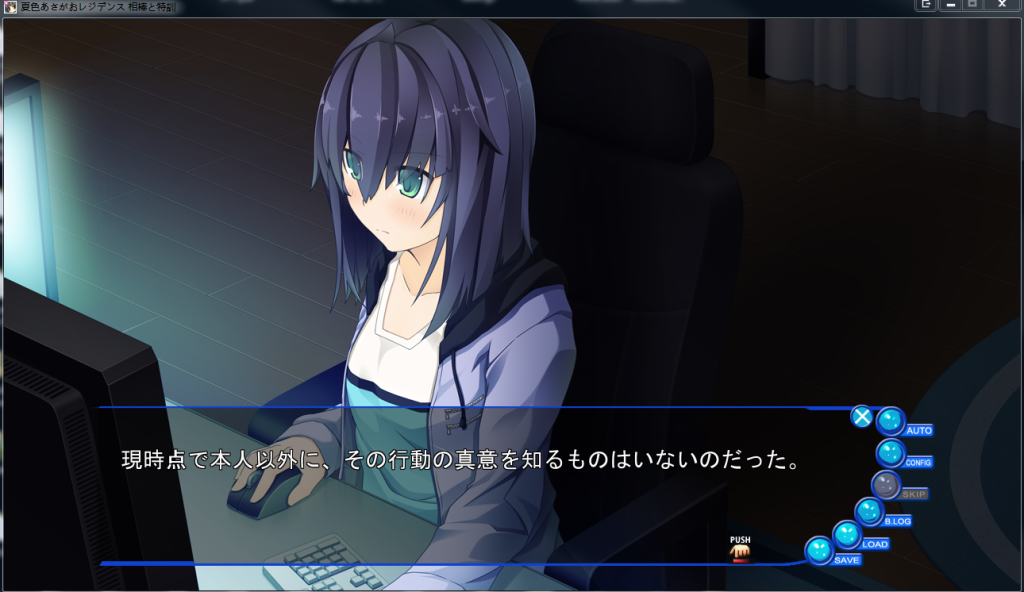The image size is (1024, 592).
Task: Open the SAVE game screen
Action: point(820,550)
